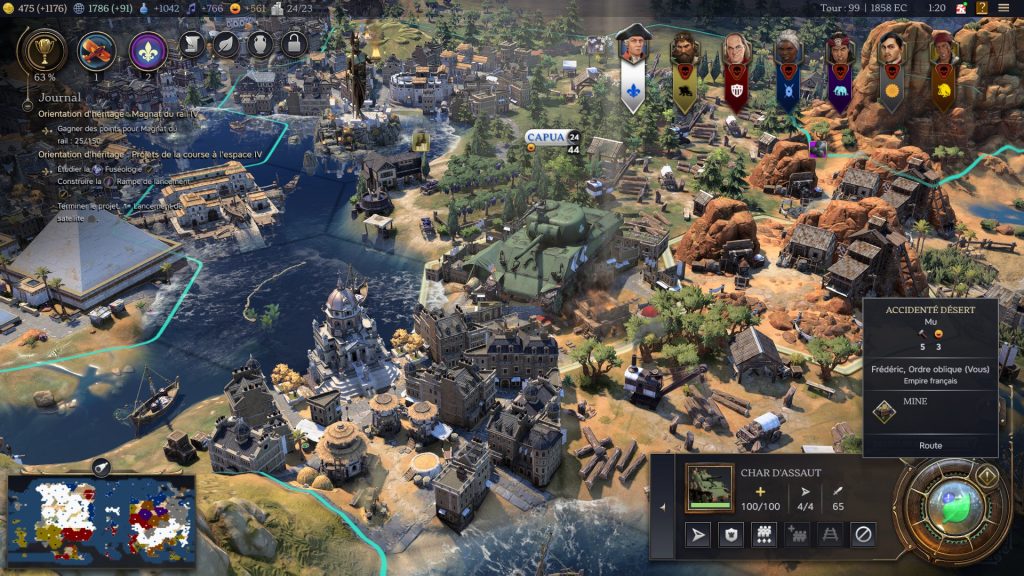Fortify the tank with the shield action
The image size is (1024, 576).
pos(731,536)
